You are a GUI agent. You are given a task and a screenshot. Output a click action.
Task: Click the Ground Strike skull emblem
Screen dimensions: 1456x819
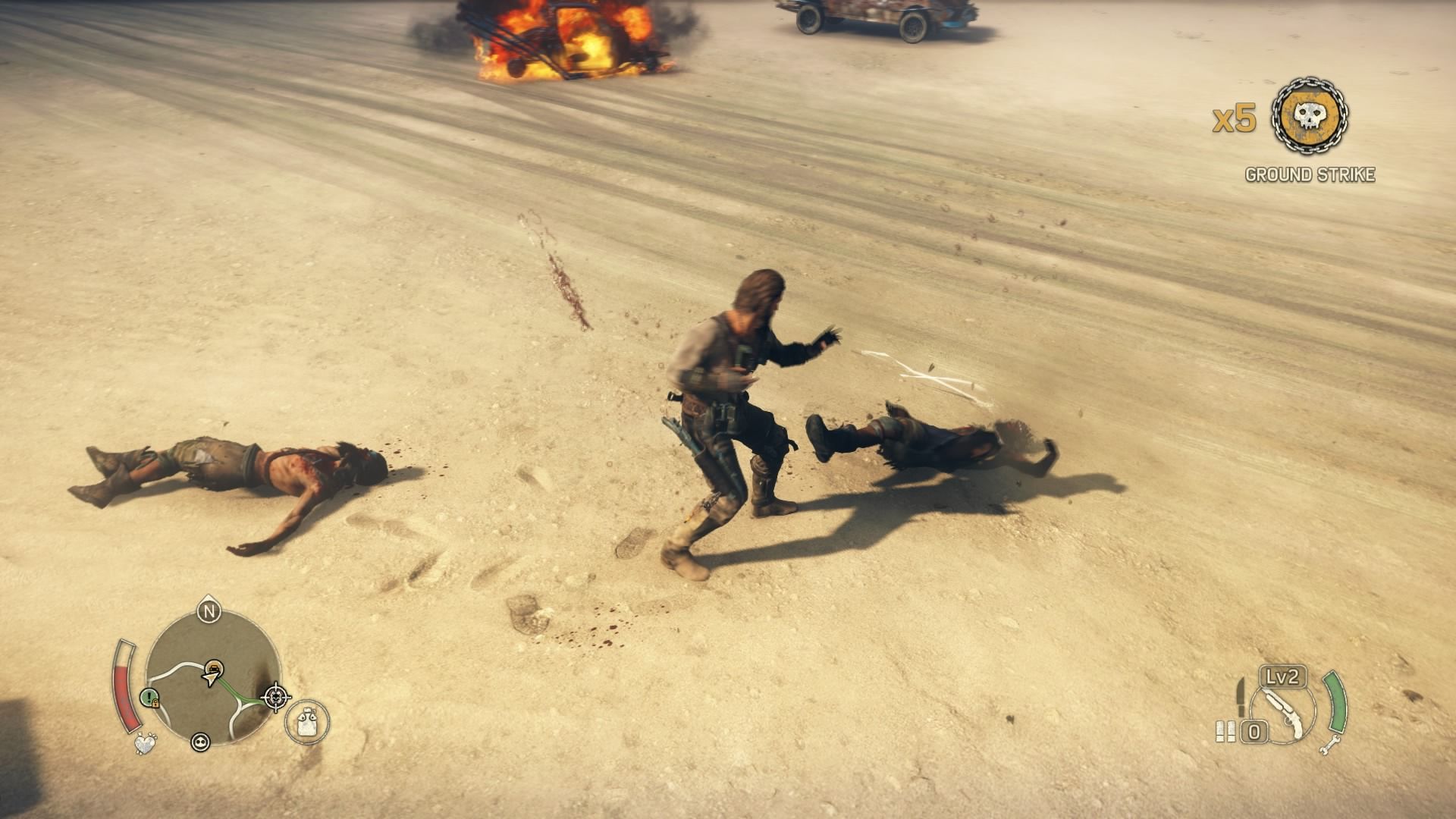(1310, 116)
